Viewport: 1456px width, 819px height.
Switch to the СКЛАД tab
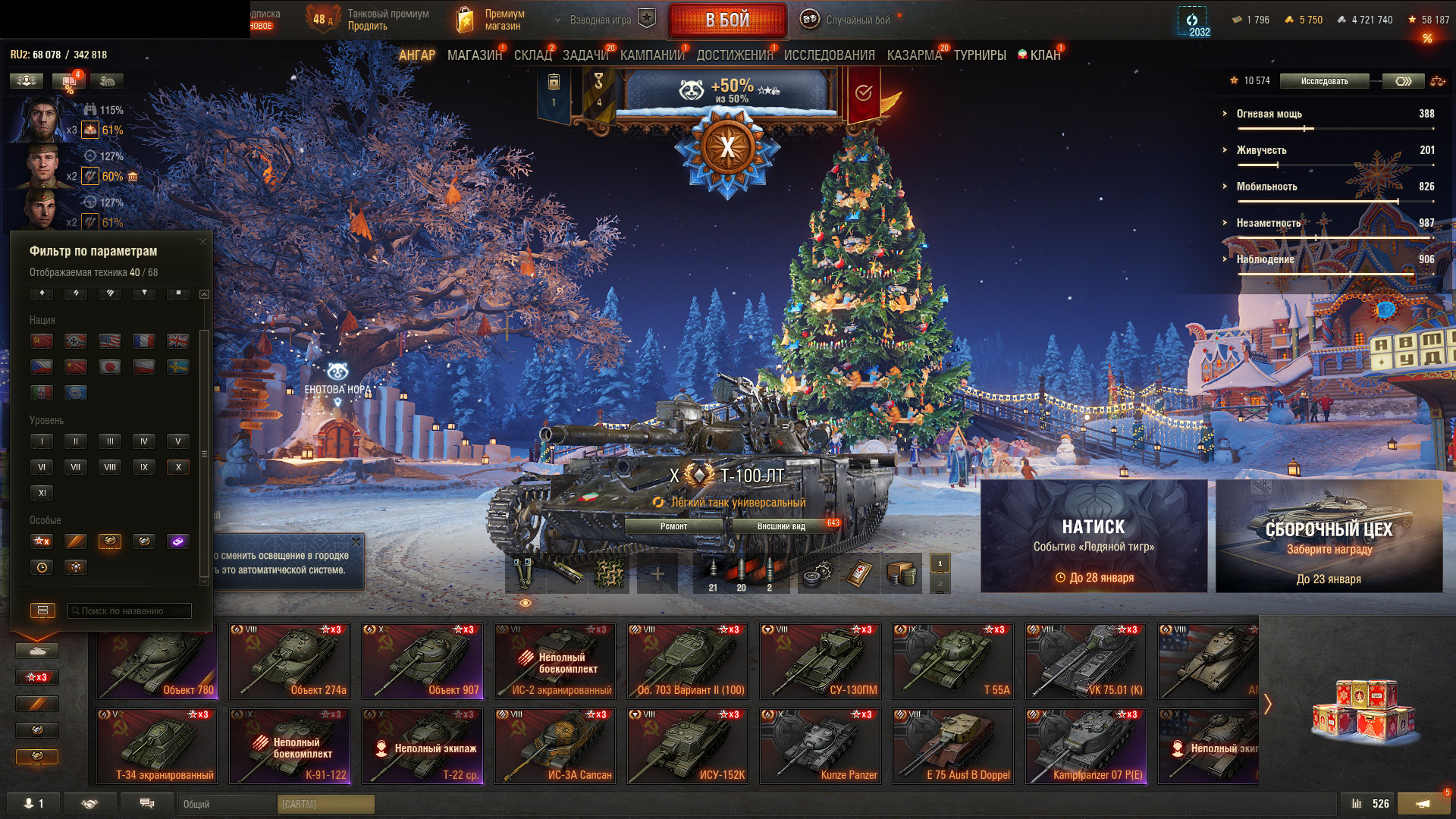point(532,55)
